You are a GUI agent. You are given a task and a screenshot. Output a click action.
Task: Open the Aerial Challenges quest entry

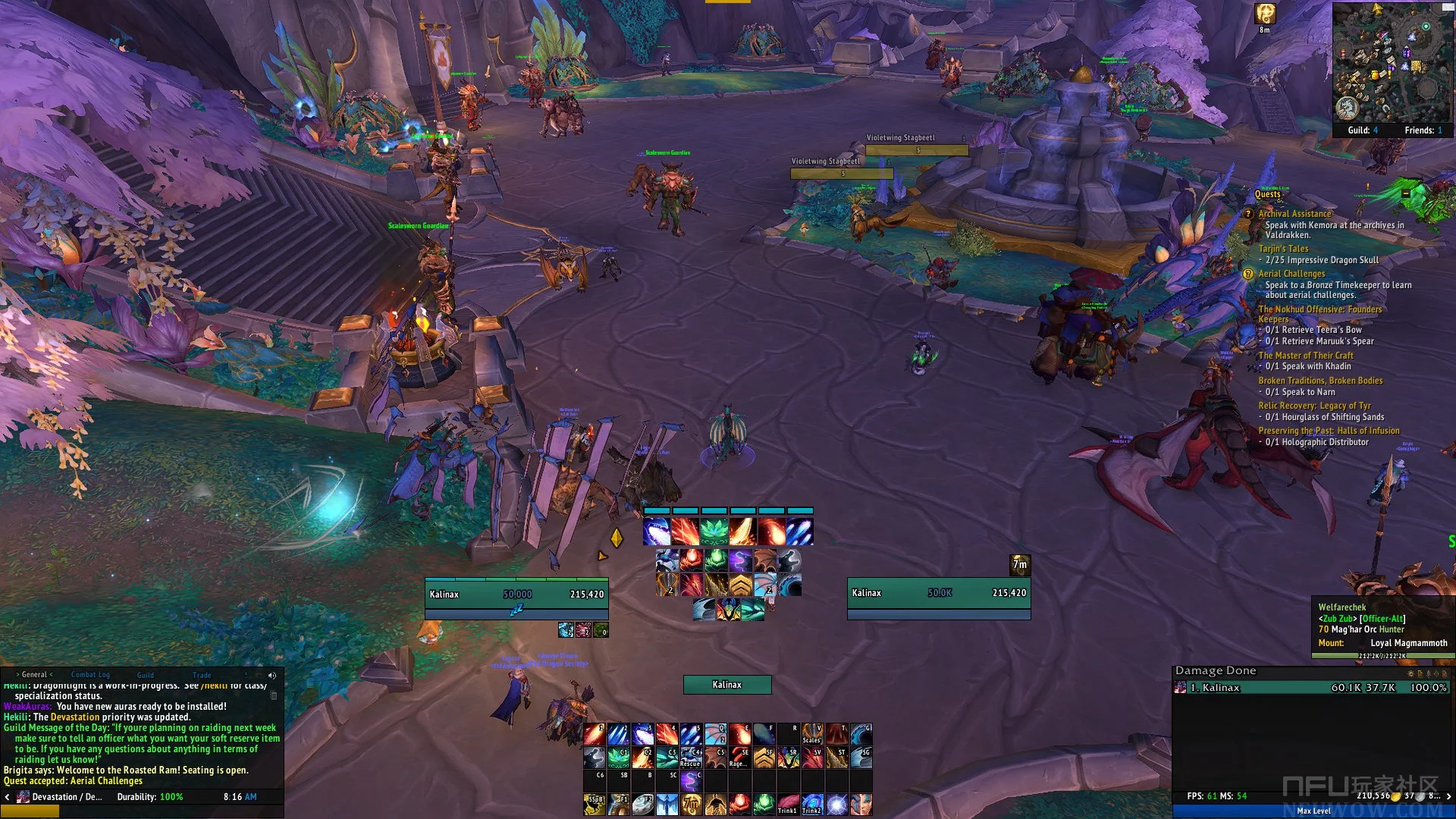(1291, 274)
